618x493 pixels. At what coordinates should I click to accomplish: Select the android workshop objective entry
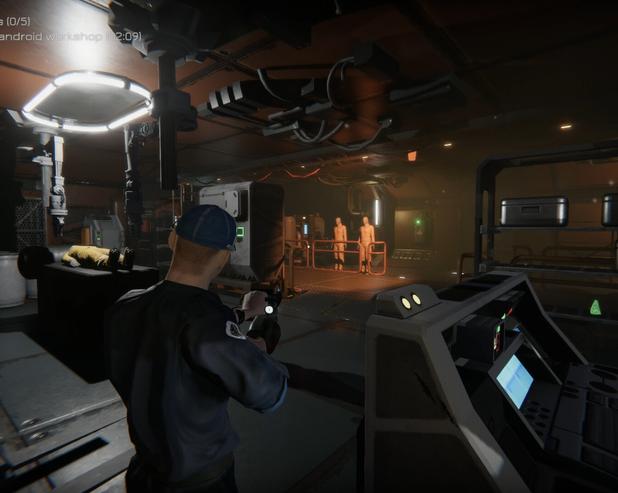pos(68,36)
